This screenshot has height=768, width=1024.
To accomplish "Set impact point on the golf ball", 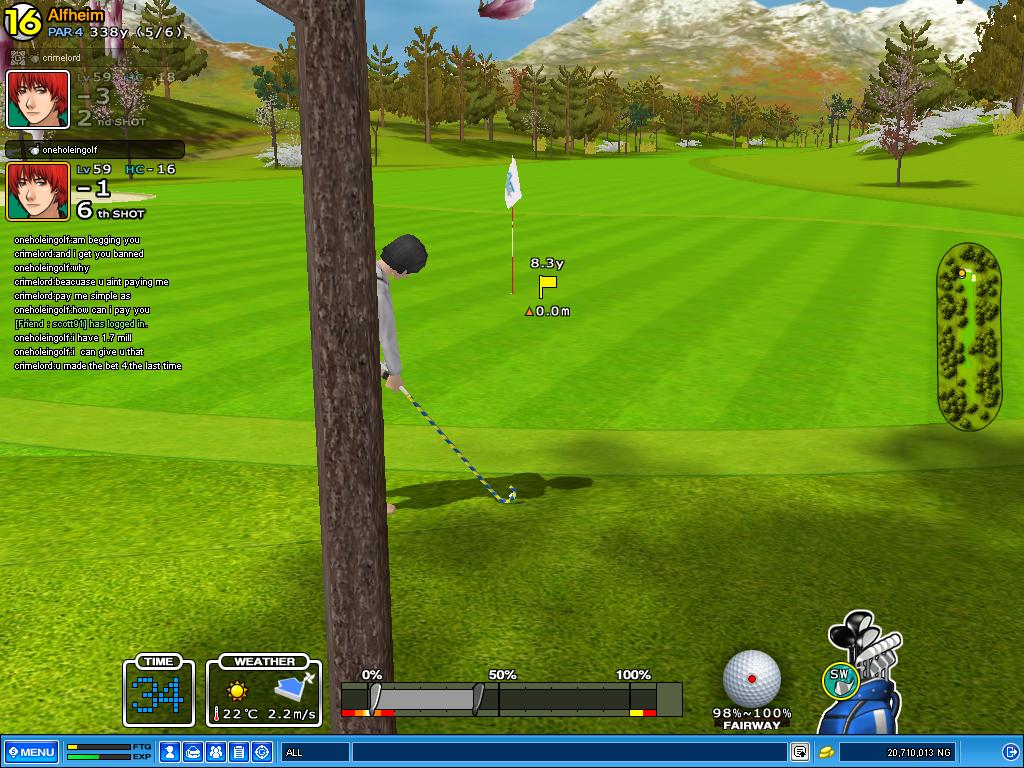I will [x=751, y=679].
